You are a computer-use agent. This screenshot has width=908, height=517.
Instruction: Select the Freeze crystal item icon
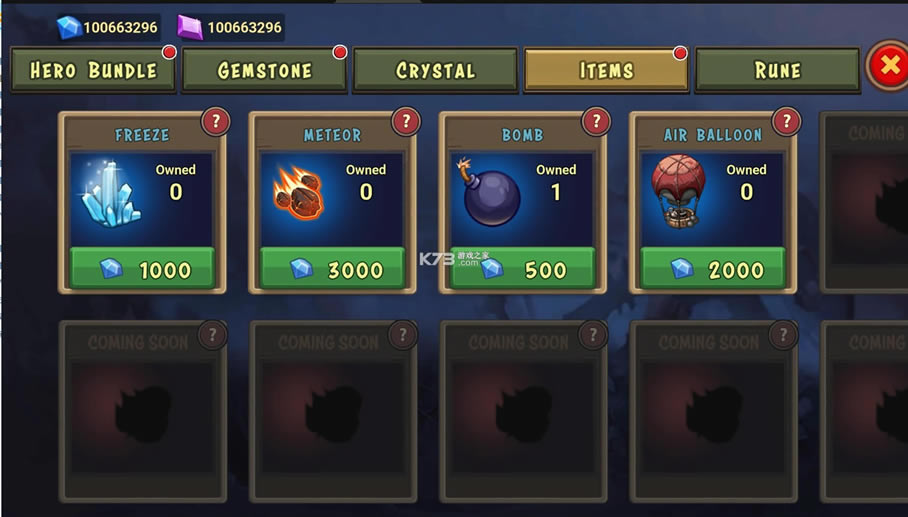click(110, 194)
